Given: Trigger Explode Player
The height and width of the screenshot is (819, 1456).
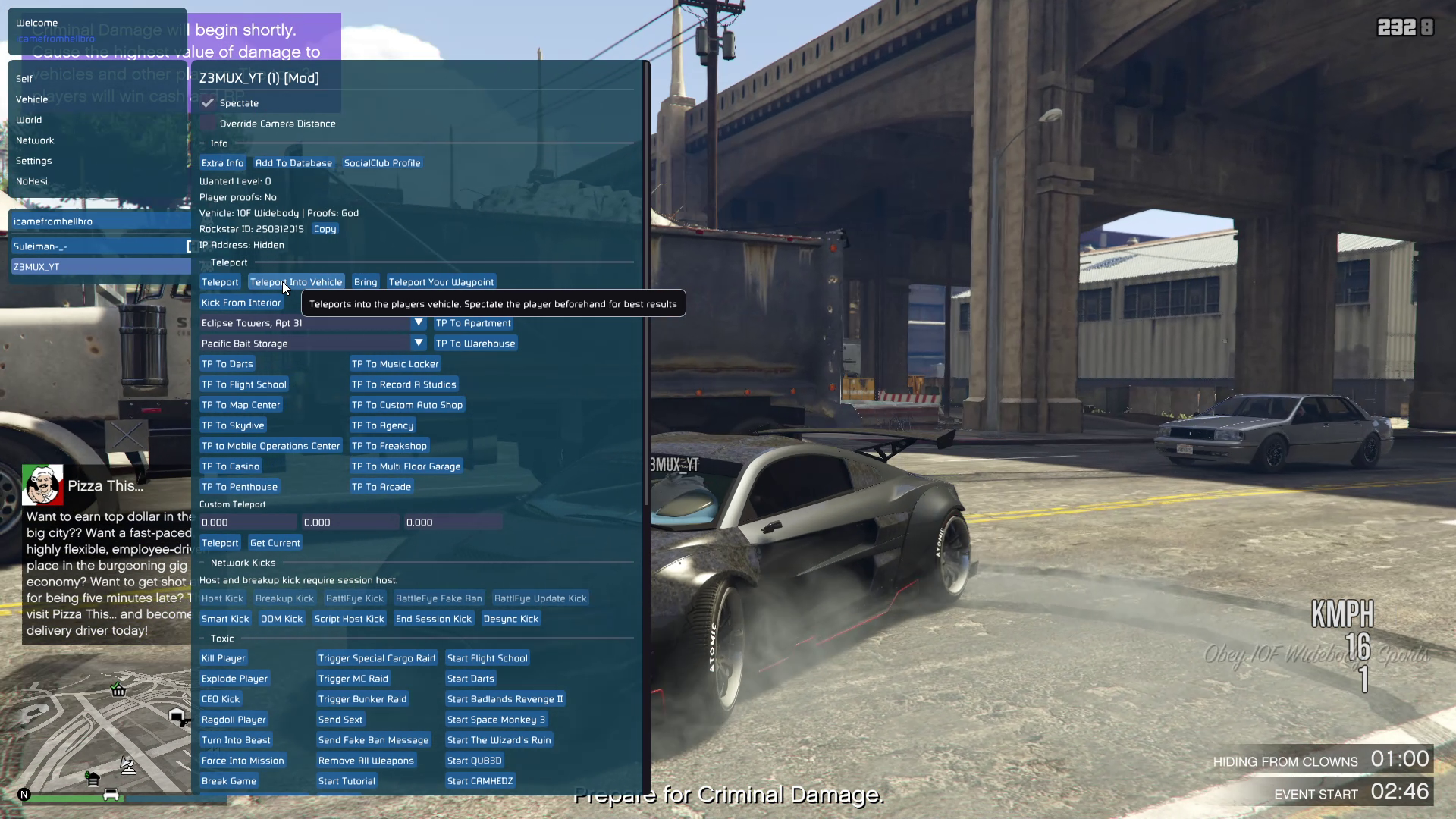Looking at the screenshot, I should click(234, 679).
